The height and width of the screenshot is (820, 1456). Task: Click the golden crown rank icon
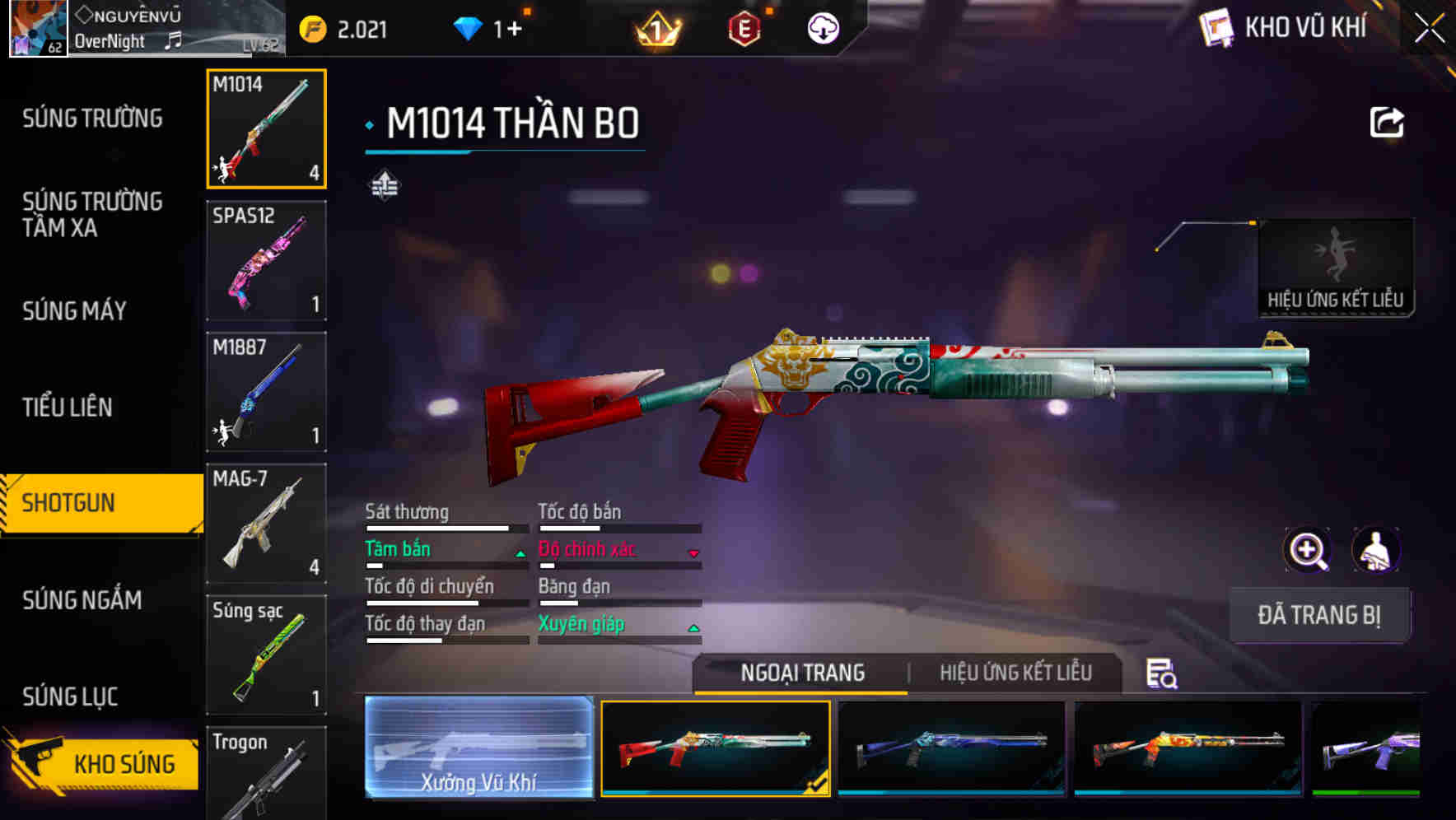656,29
